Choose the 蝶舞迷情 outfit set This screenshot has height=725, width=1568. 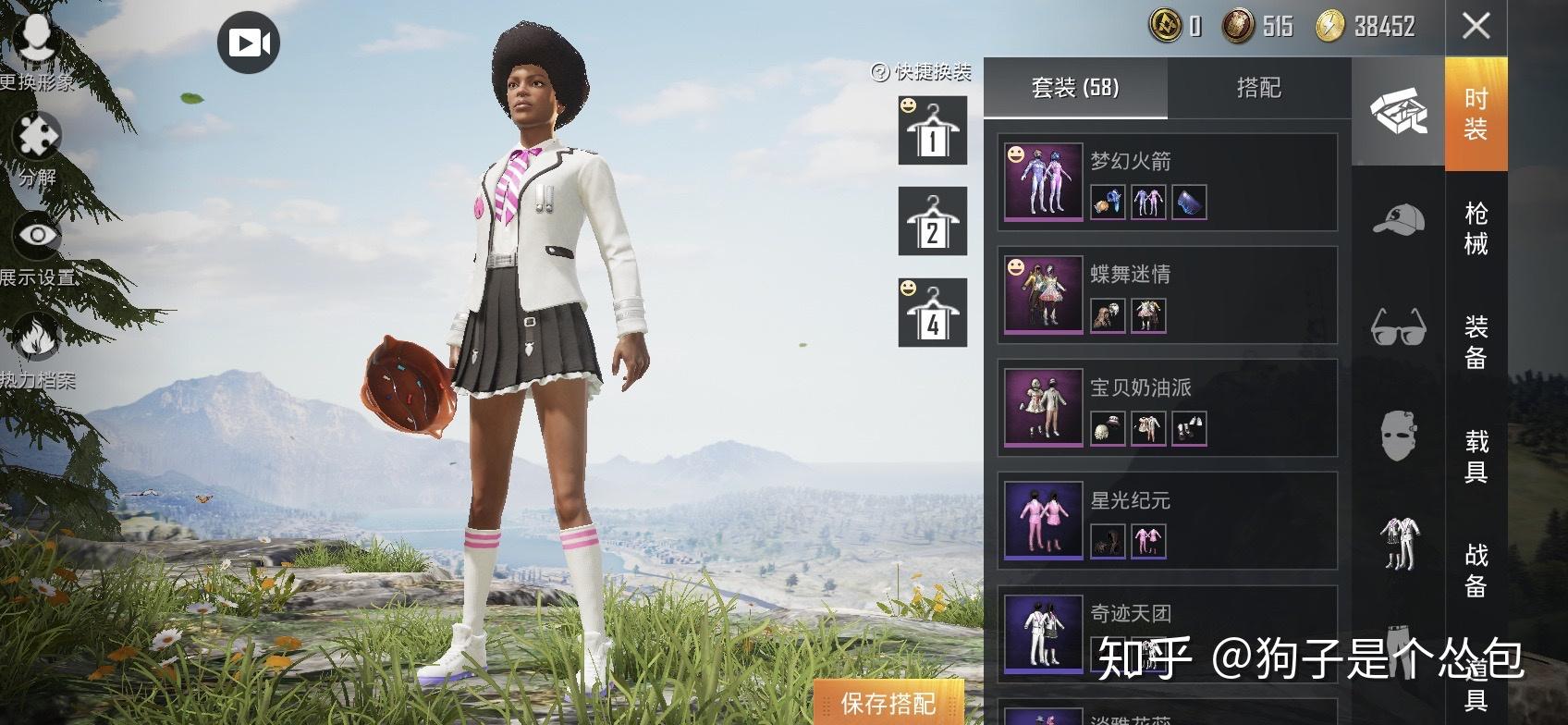1167,295
